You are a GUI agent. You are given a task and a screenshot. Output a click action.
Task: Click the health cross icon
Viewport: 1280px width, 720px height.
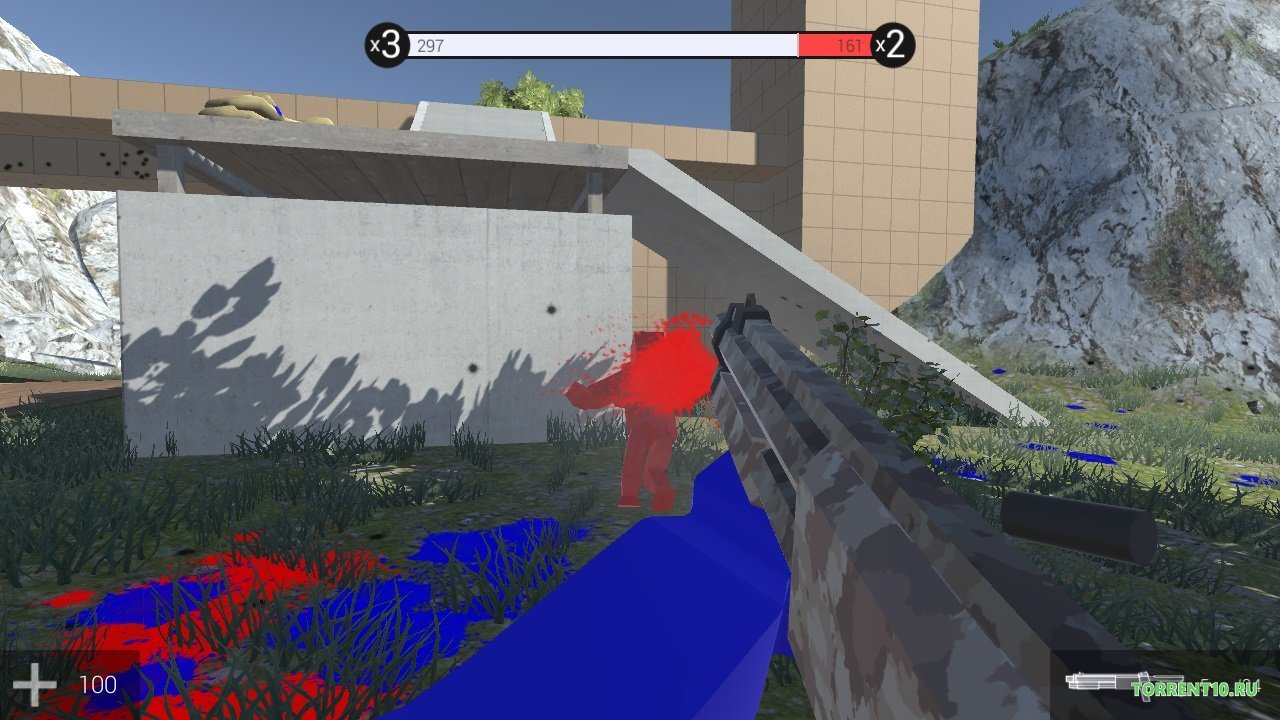(x=33, y=683)
